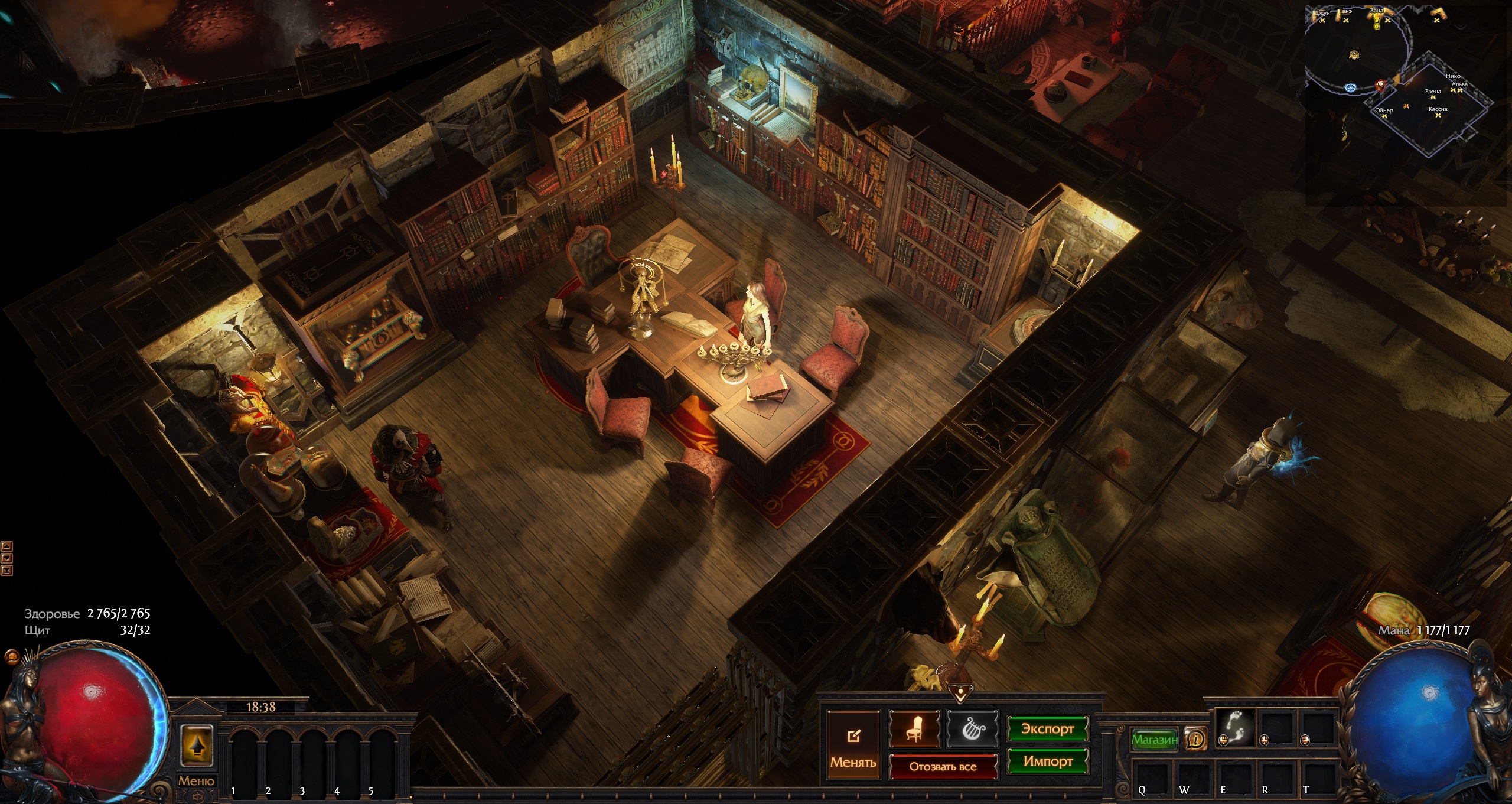Image resolution: width=1512 pixels, height=804 pixels.
Task: Open the chair decorations button
Action: click(x=914, y=729)
